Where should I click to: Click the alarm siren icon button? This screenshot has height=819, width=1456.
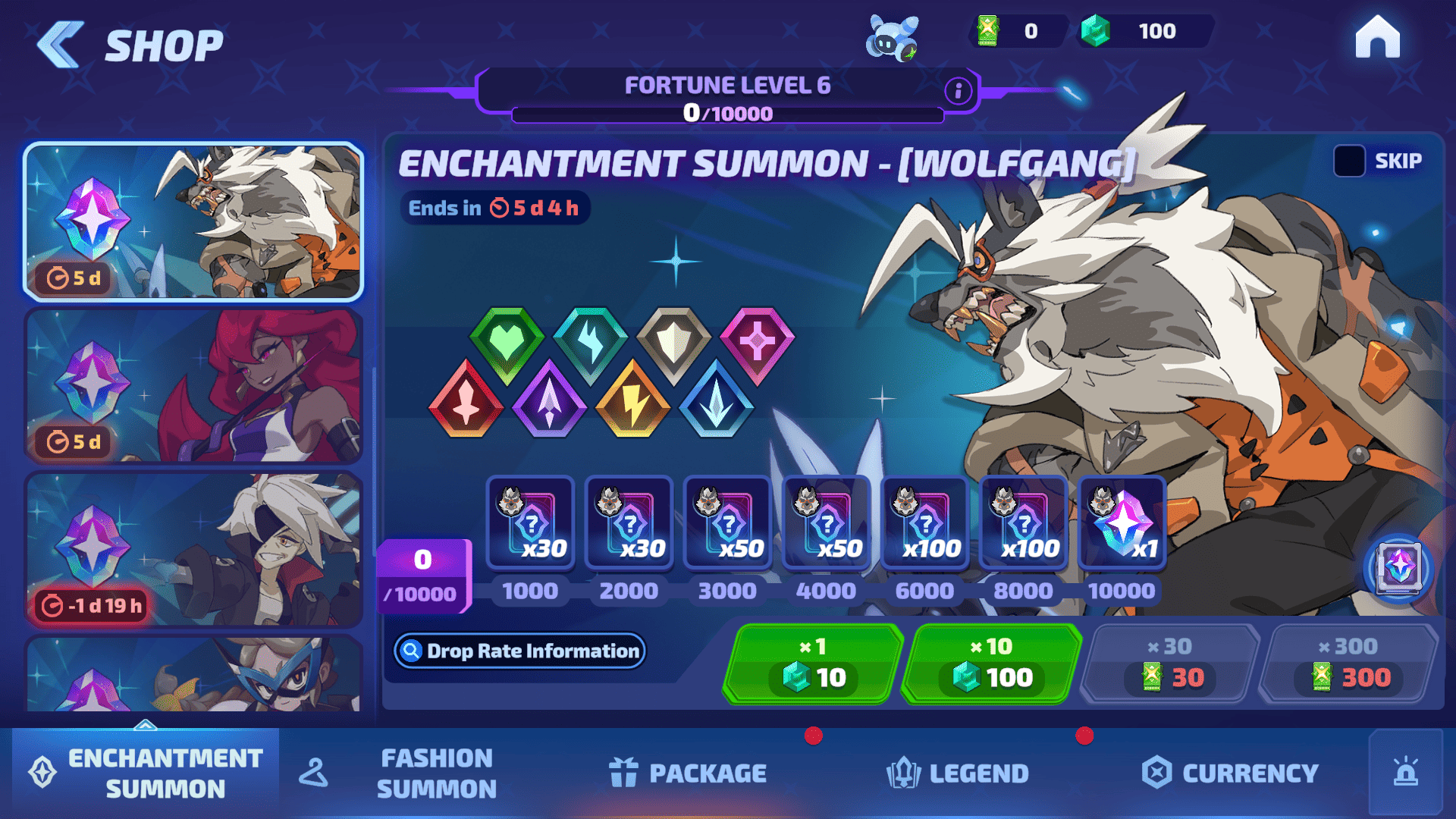(1405, 772)
